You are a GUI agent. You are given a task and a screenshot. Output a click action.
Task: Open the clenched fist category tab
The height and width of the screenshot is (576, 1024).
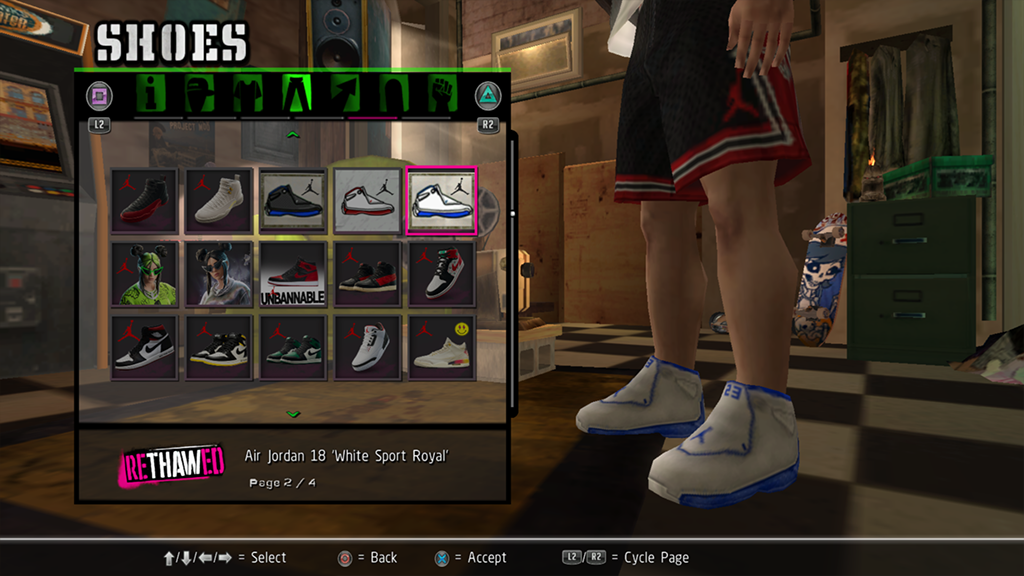click(x=442, y=95)
